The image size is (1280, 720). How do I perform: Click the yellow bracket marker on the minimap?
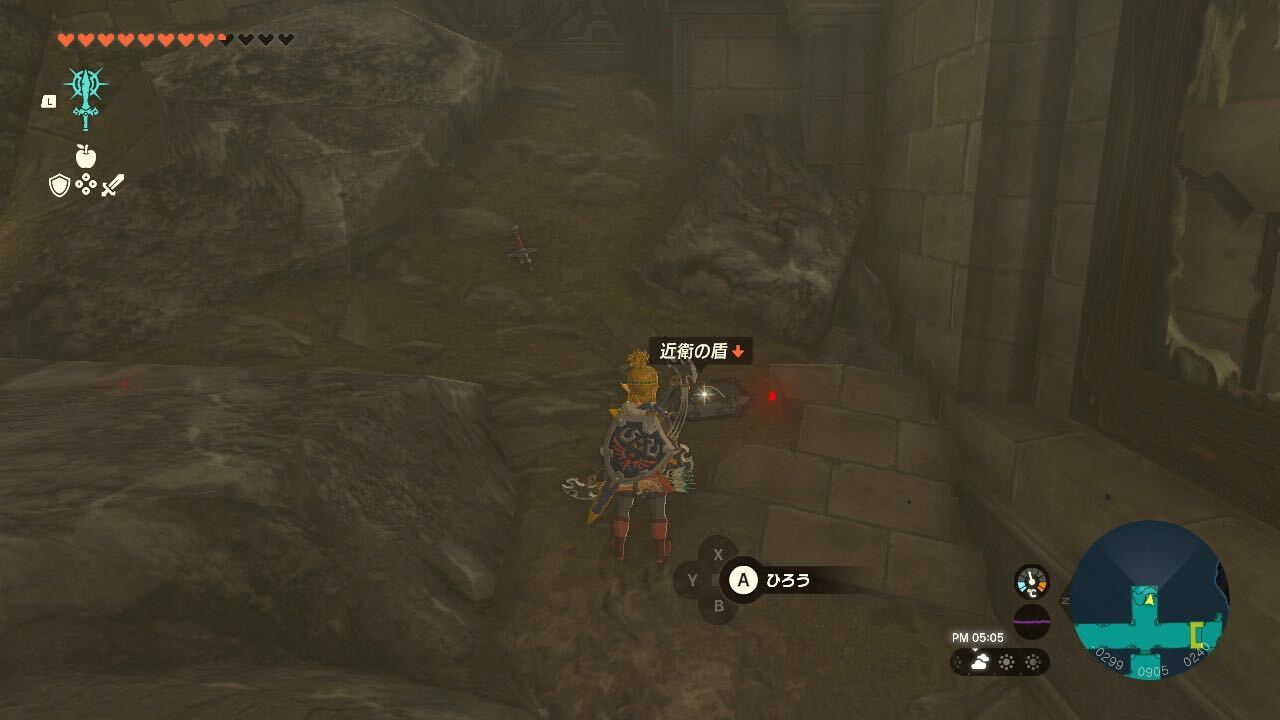tap(1197, 635)
